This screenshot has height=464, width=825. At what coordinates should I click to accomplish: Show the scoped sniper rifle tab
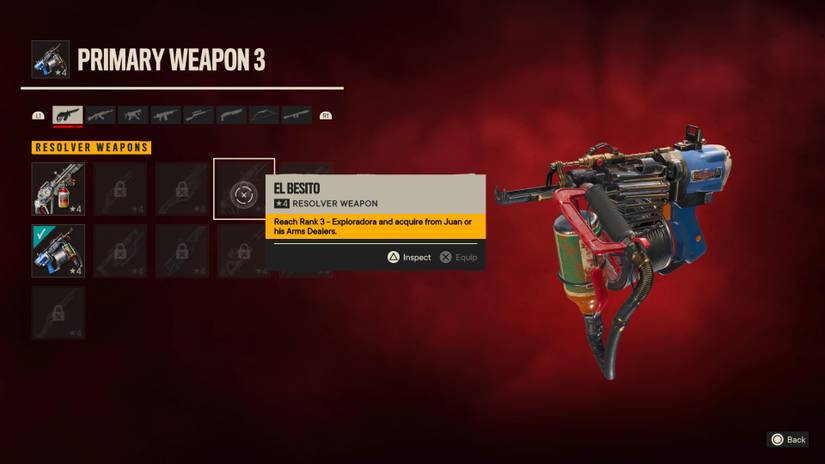pyautogui.click(x=198, y=116)
